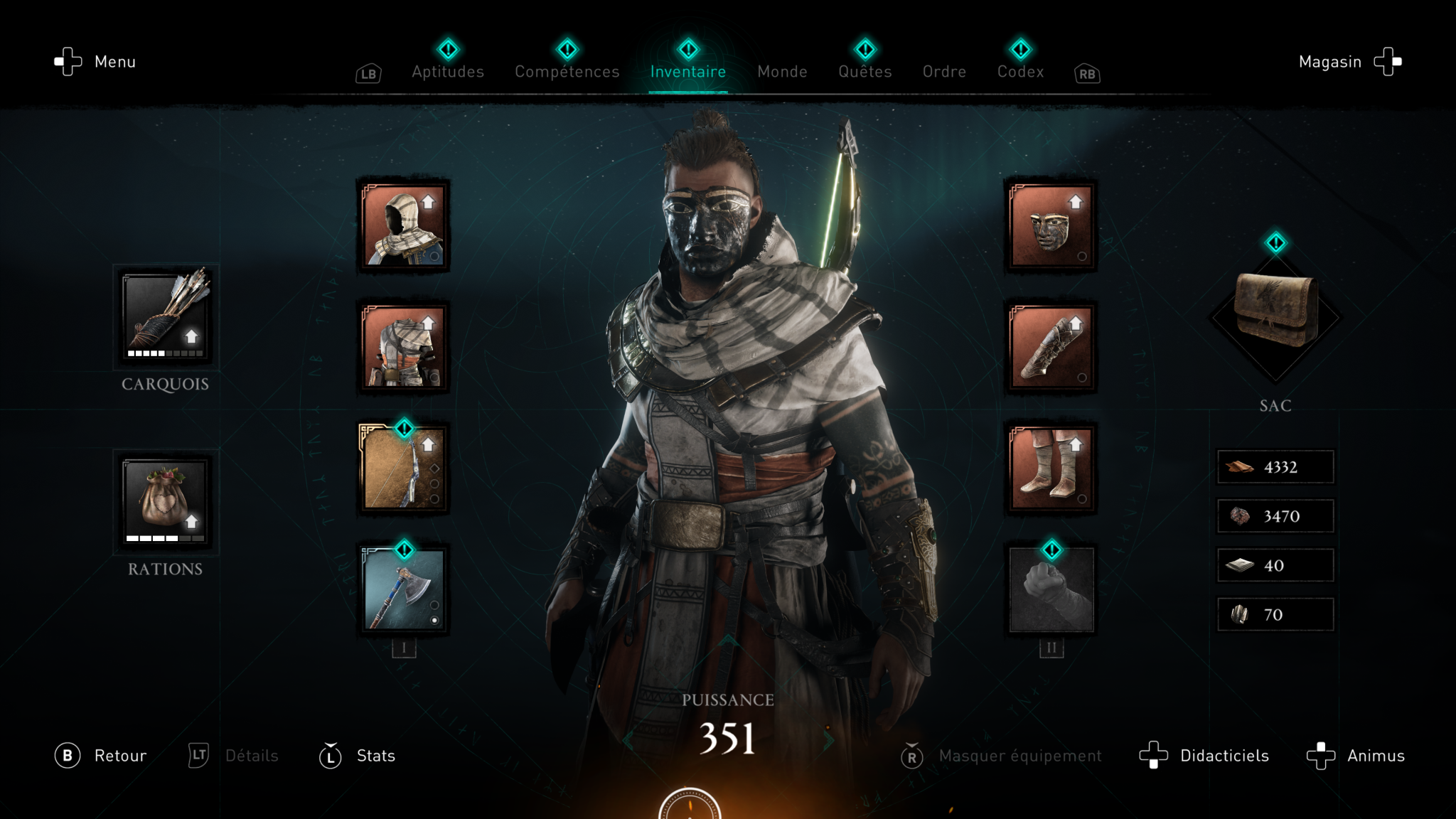Switch to the Aptitudes tab
The width and height of the screenshot is (1456, 819).
pyautogui.click(x=448, y=71)
